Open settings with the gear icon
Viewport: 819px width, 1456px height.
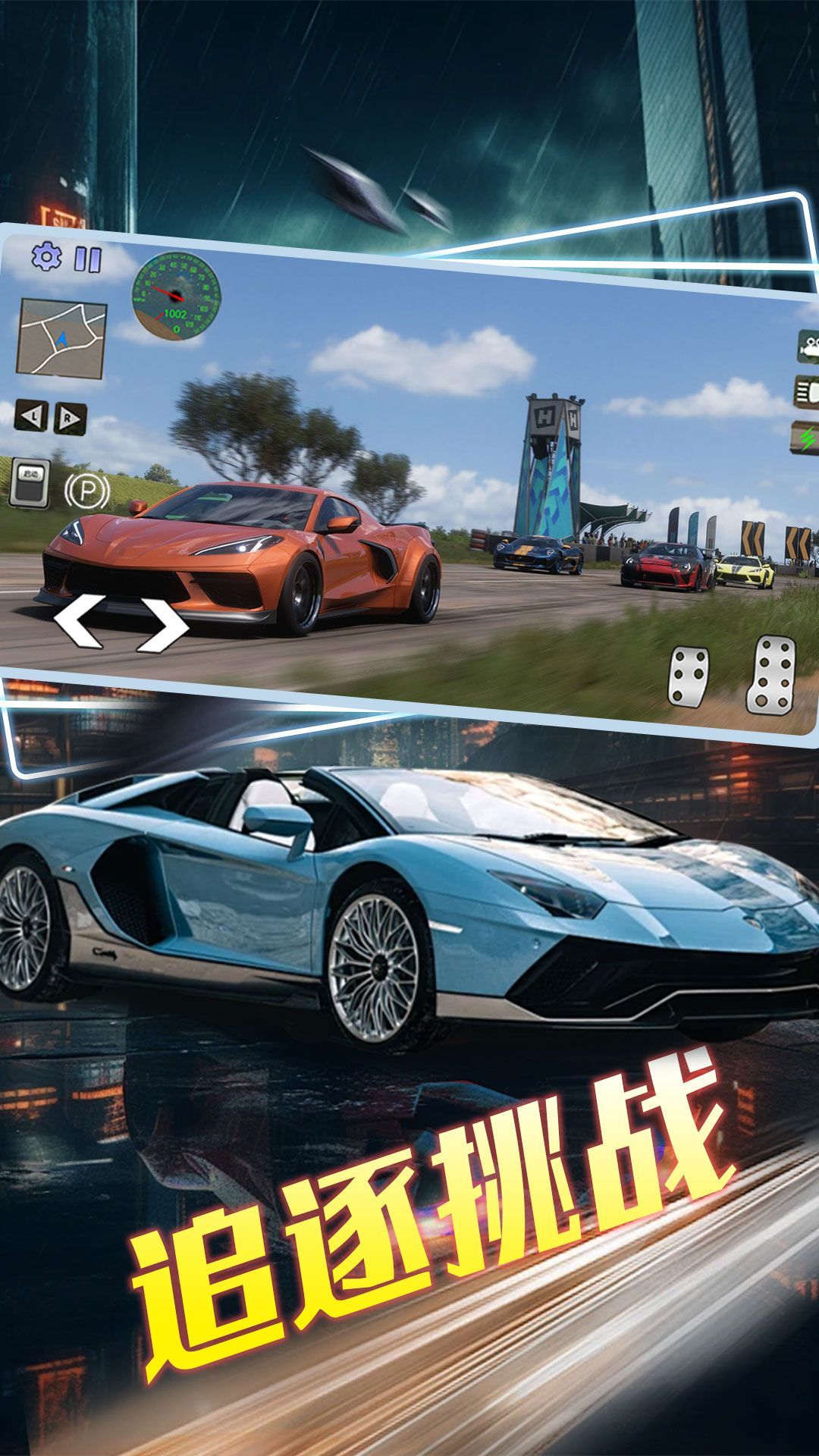(46, 257)
